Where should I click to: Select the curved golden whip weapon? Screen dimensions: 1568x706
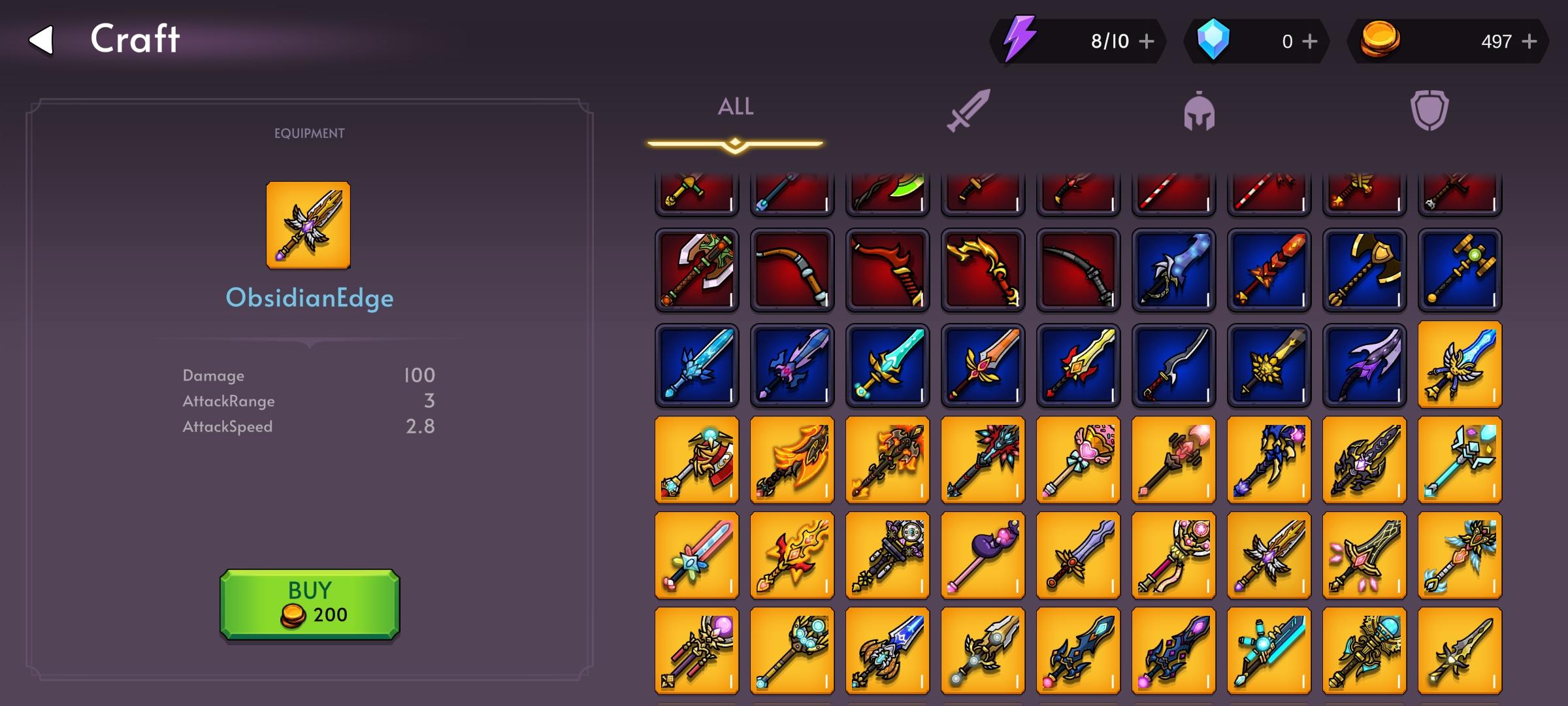tap(983, 270)
